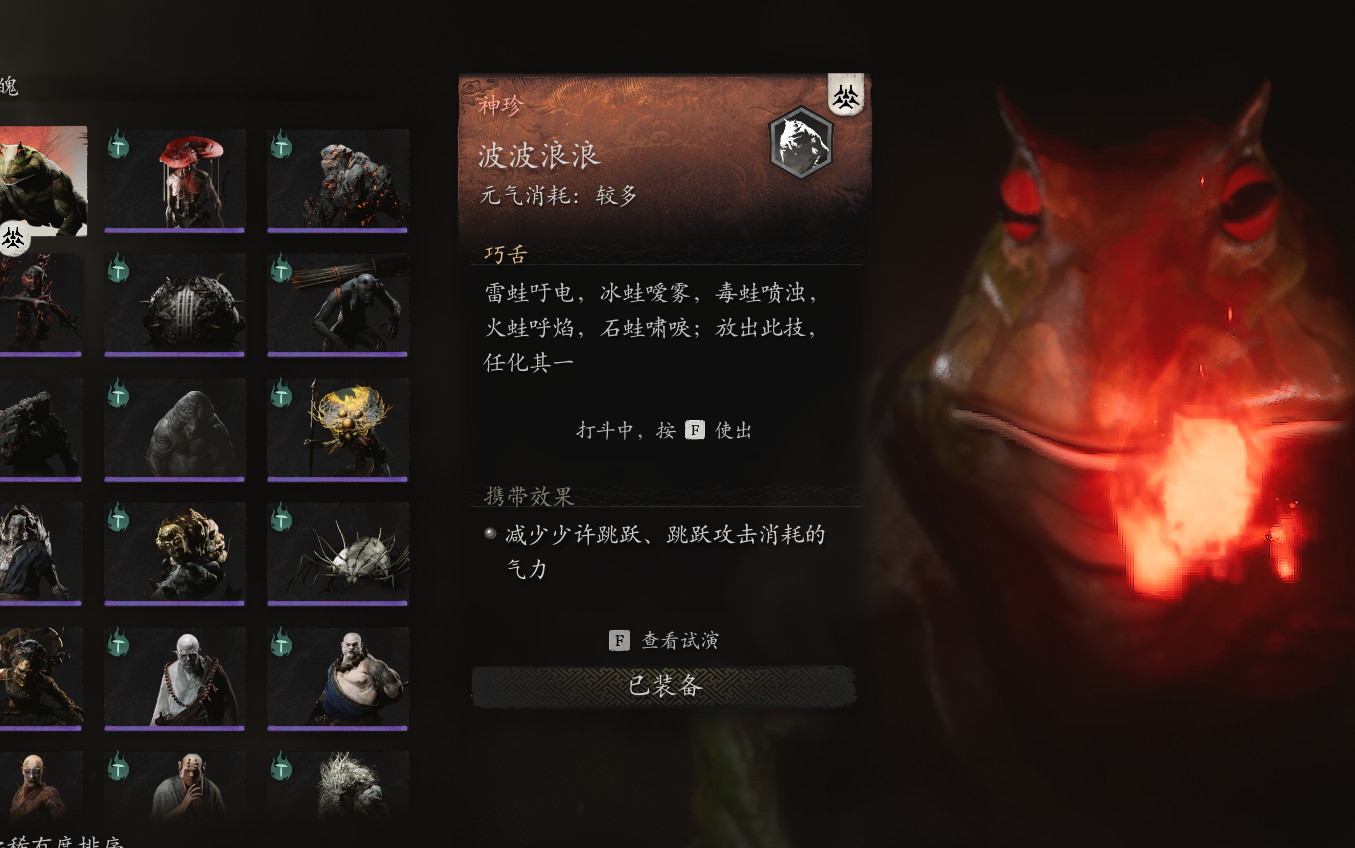The image size is (1355, 848).
Task: Open the 精魄 sorting option at bottom left
Action: [x=60, y=841]
